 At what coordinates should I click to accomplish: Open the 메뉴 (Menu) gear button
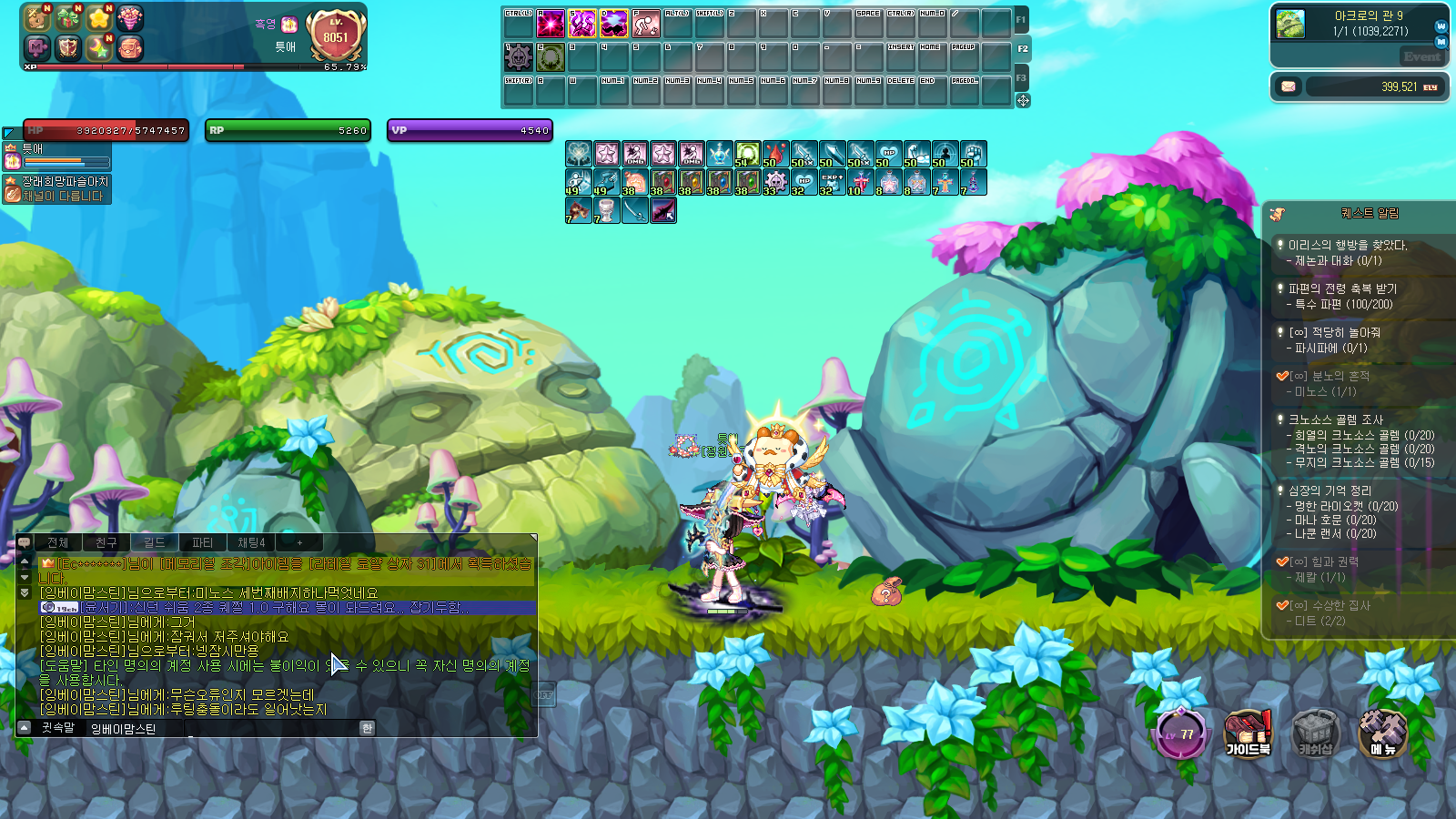(1382, 733)
